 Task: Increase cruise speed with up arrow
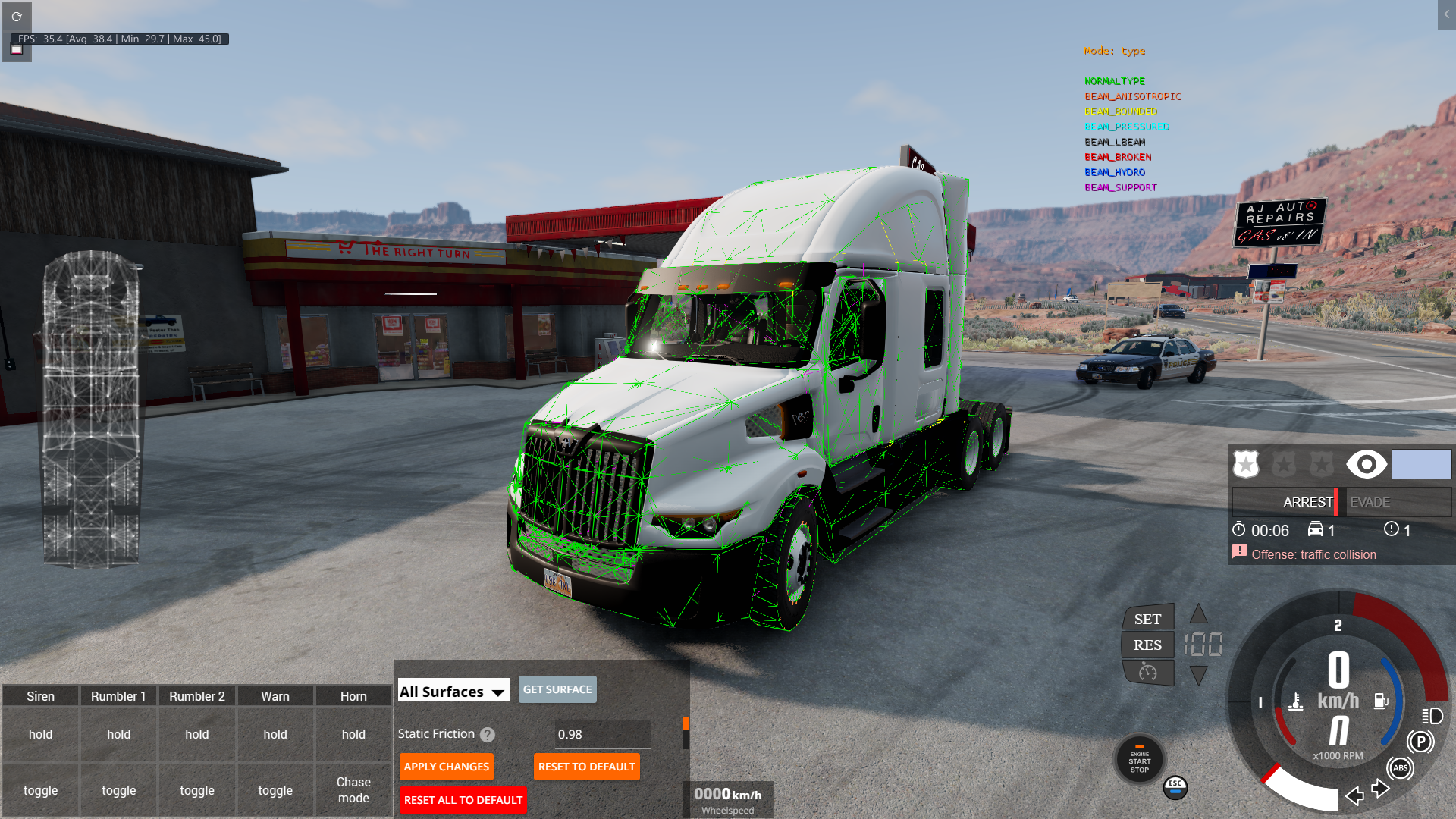pyautogui.click(x=1198, y=613)
